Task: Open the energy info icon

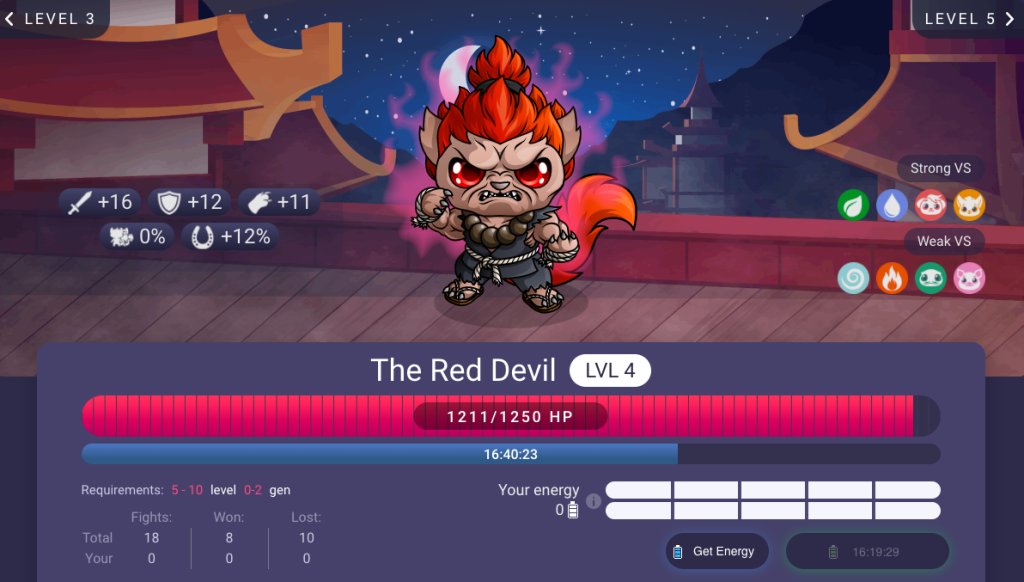Action: [593, 500]
